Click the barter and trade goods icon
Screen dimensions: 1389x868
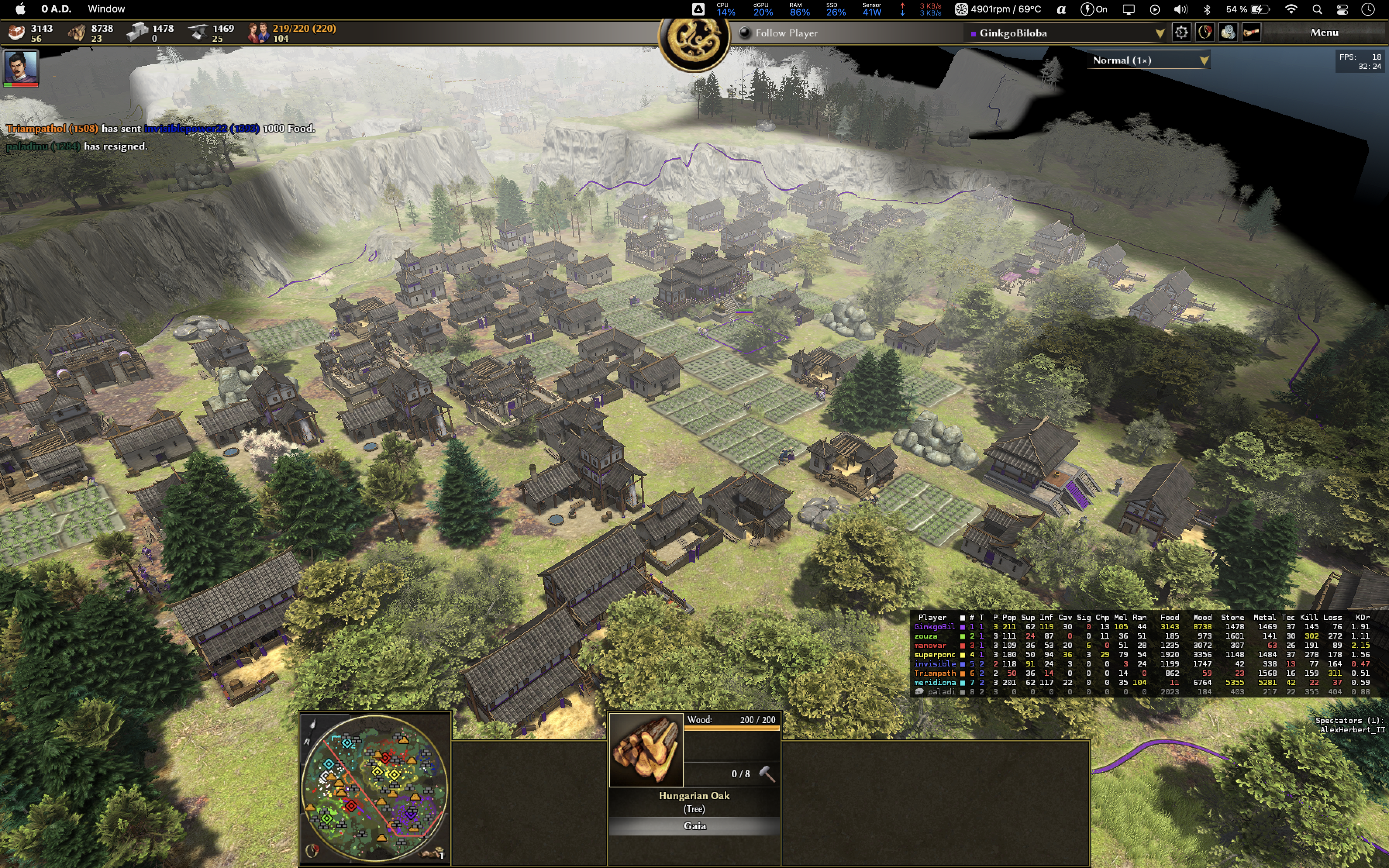1228,33
